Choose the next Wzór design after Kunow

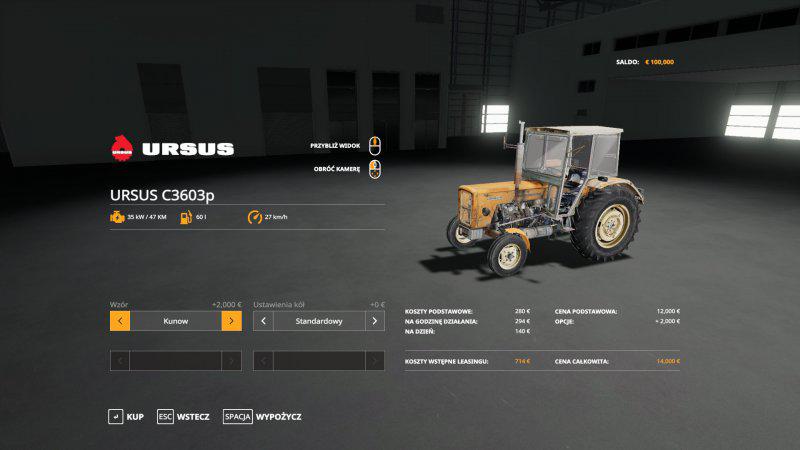point(231,321)
